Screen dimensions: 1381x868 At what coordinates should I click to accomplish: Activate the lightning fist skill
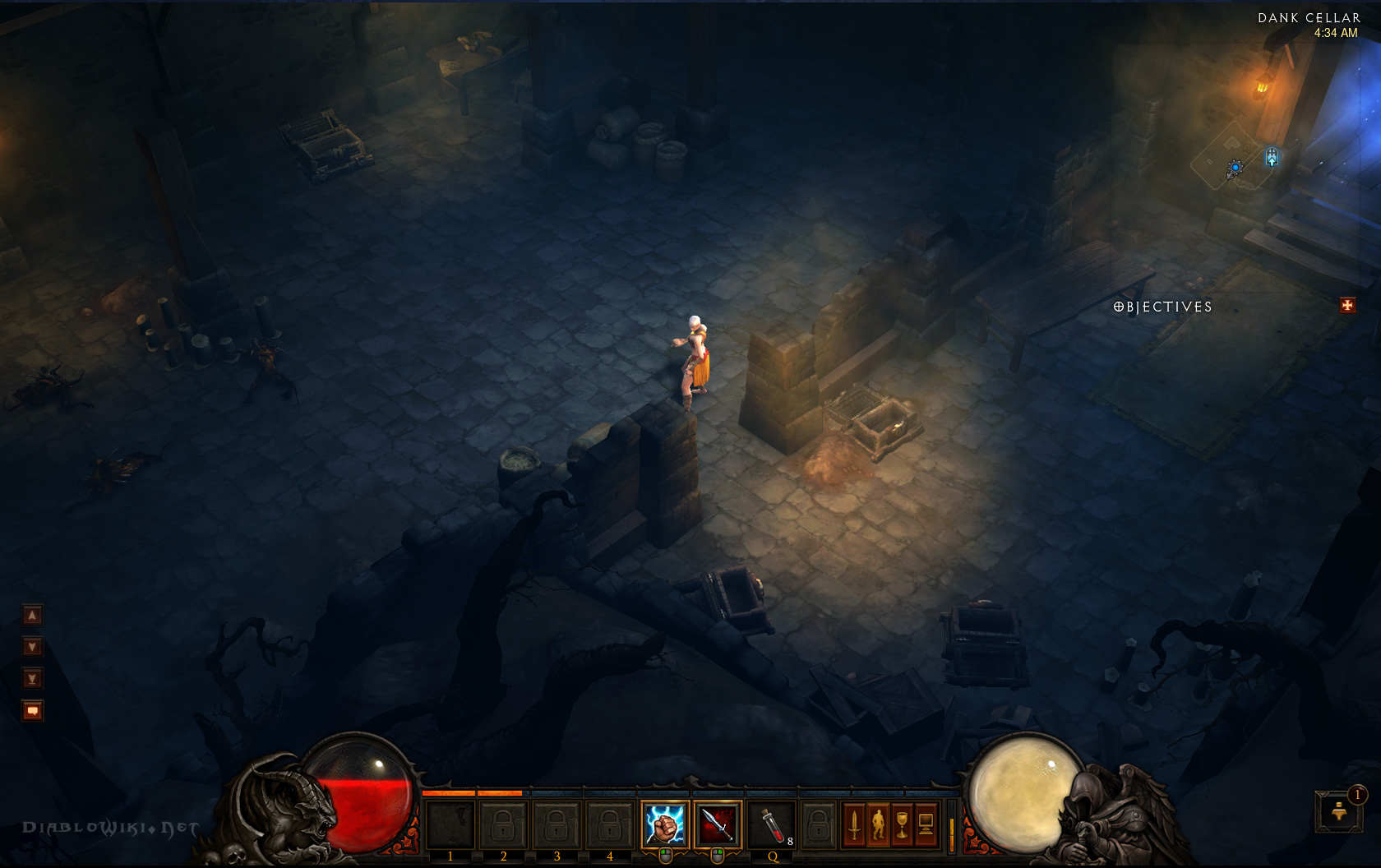664,824
